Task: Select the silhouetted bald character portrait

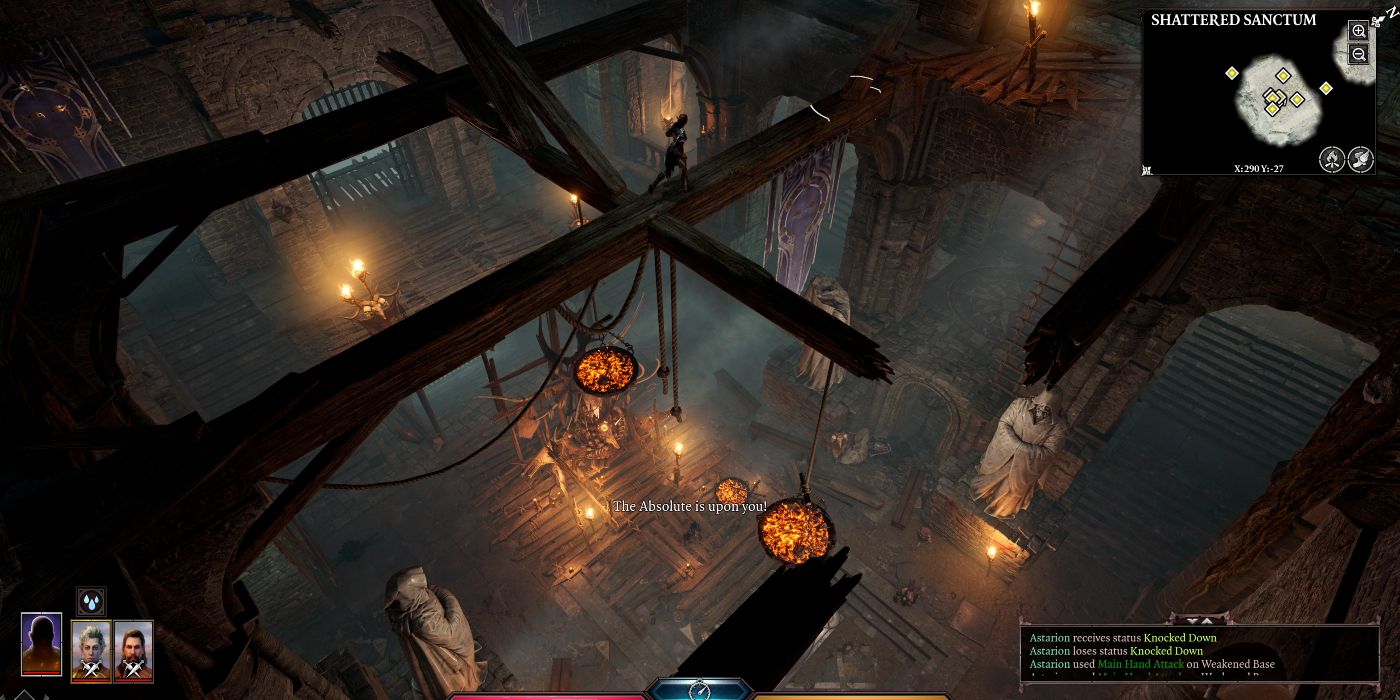Action: point(41,647)
